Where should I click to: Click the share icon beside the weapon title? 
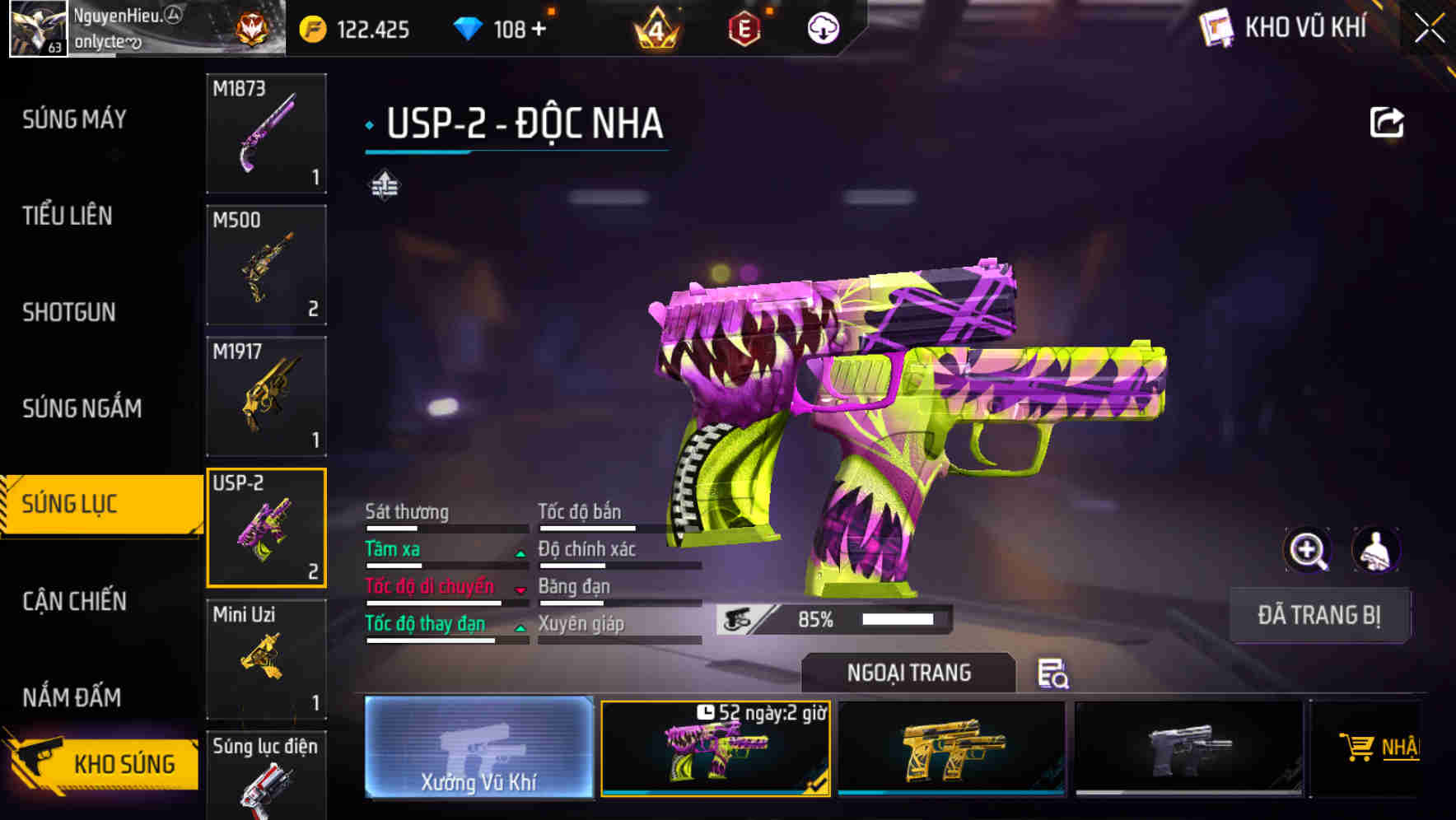(1388, 121)
